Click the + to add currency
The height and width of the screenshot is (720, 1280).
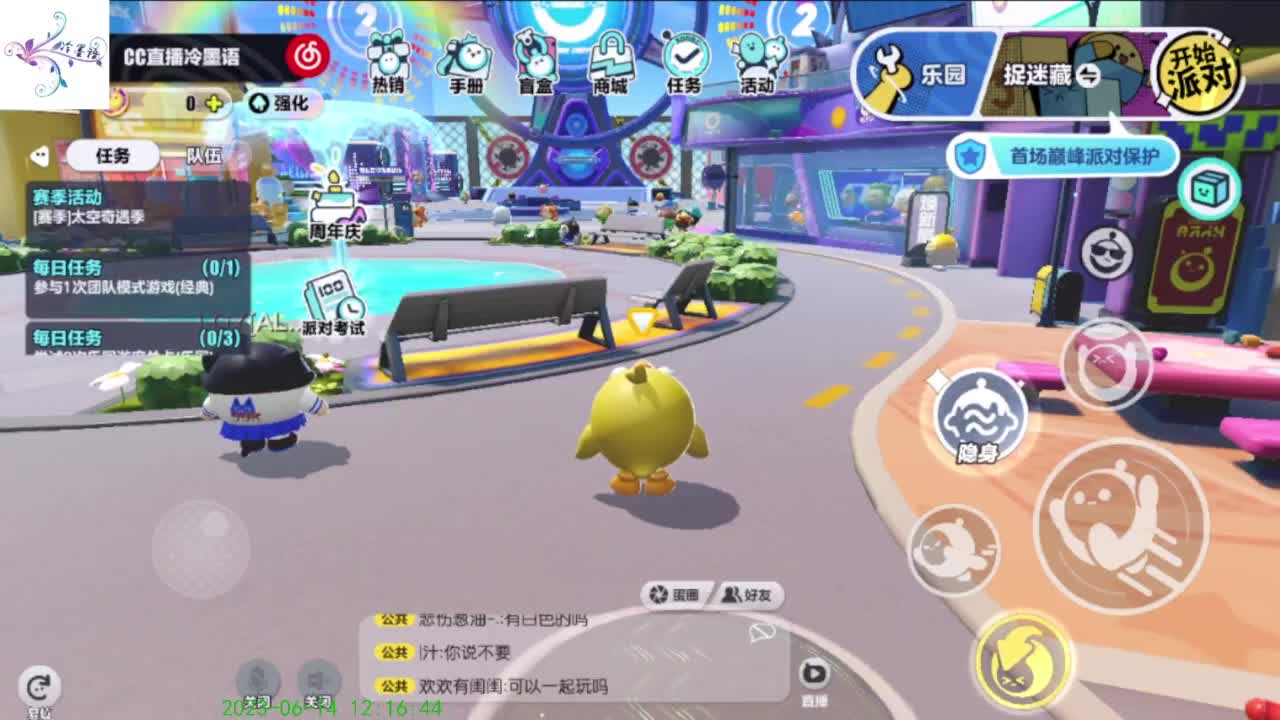click(215, 103)
